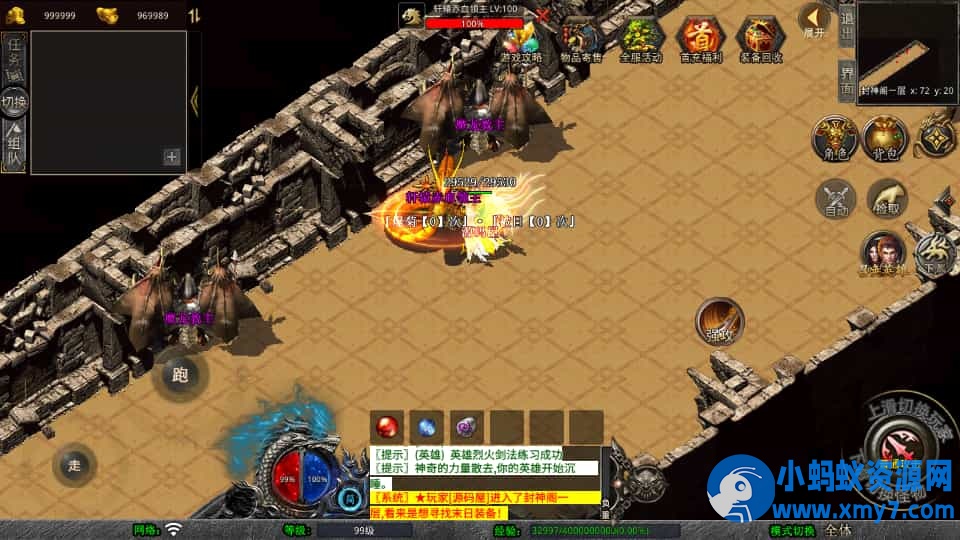Open the 物品寄售 consignment shop
Screen dimensions: 960x540
[x=581, y=40]
